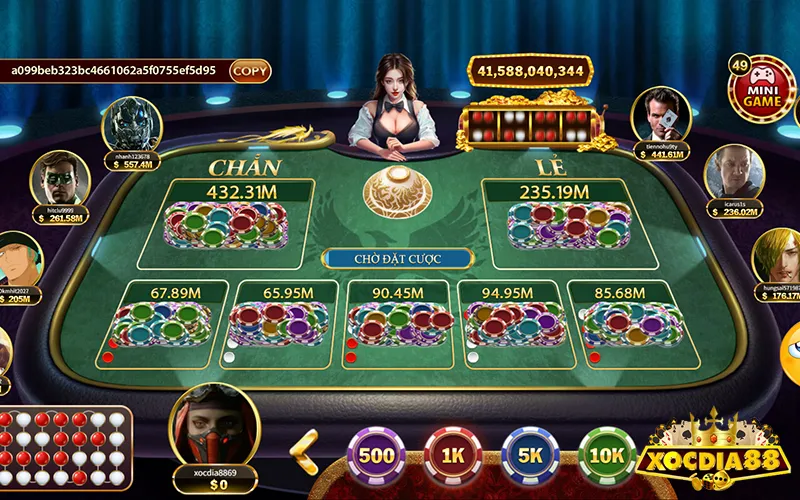The width and height of the screenshot is (800, 500).
Task: Click the yellow left arrow beside the chips
Action: click(304, 451)
